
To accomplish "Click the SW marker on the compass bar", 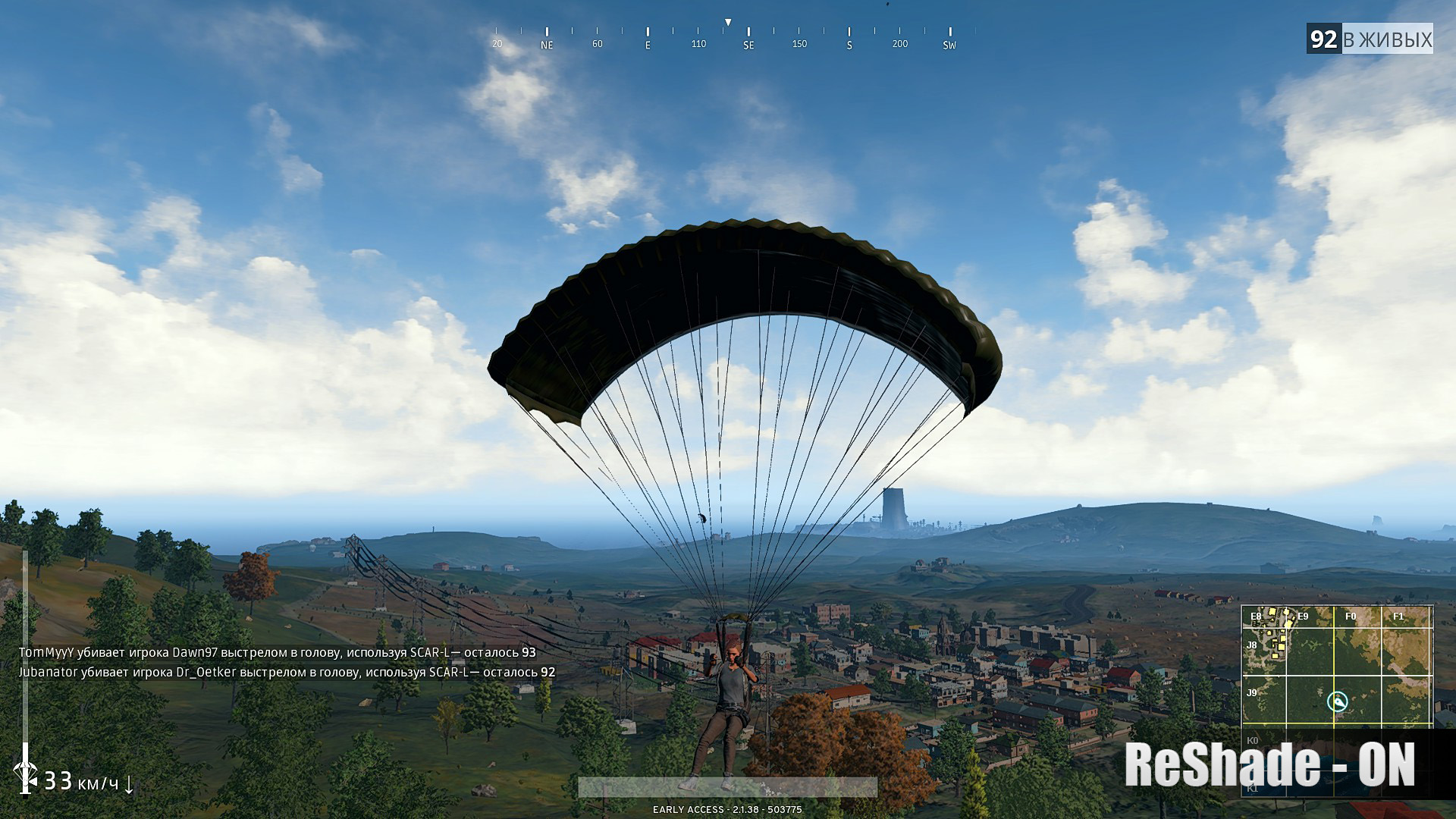I will pyautogui.click(x=950, y=45).
